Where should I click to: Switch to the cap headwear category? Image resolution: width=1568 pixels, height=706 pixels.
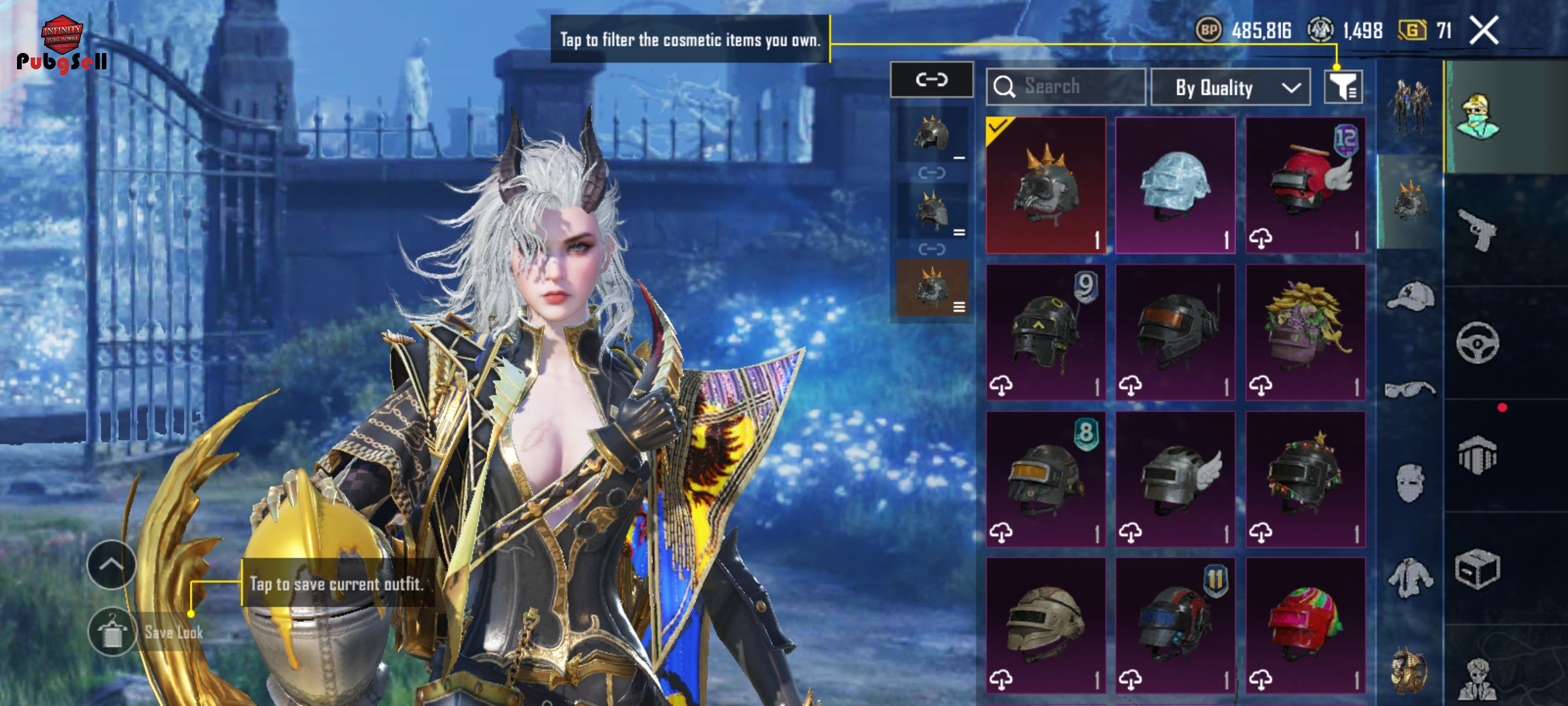[x=1410, y=297]
